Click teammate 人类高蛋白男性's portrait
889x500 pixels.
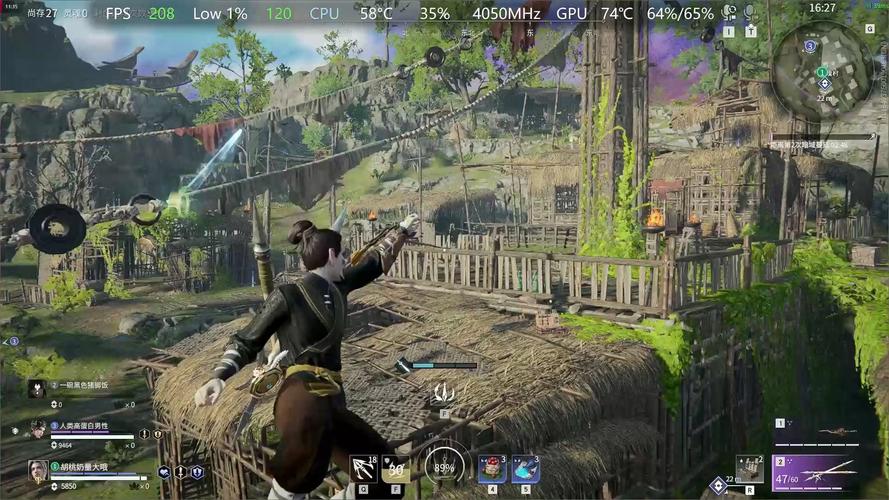pos(38,430)
